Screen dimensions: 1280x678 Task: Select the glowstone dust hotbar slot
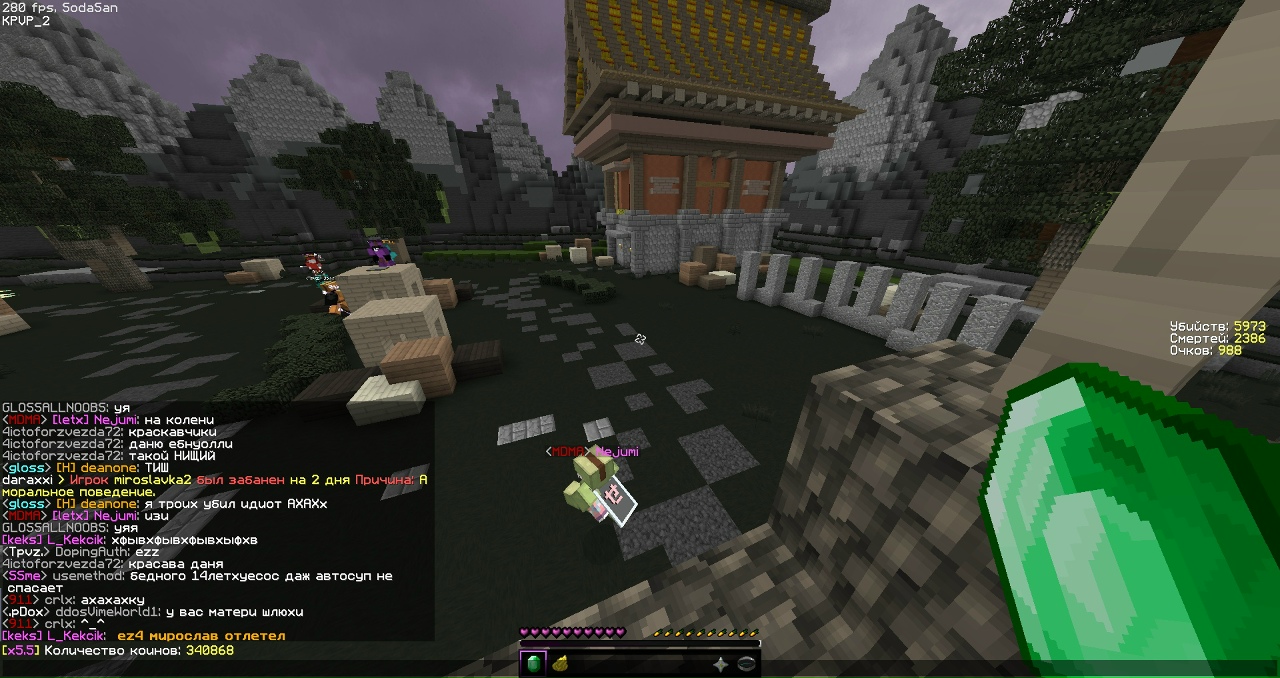[560, 664]
